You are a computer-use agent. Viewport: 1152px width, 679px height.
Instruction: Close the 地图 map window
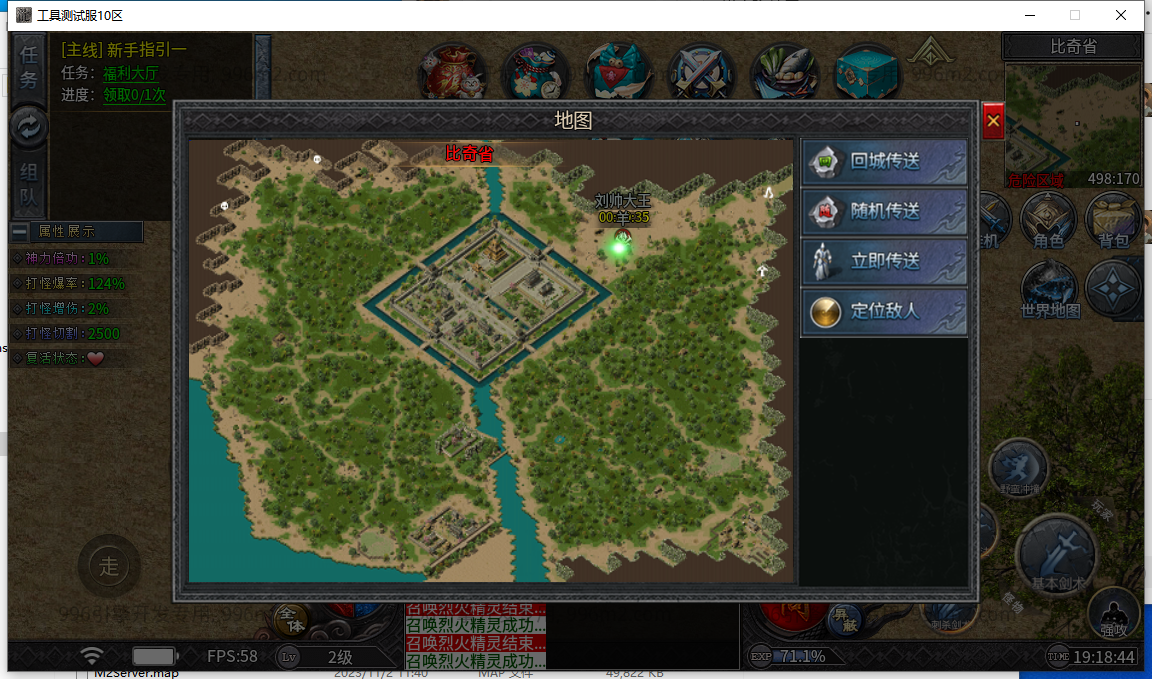pos(993,121)
